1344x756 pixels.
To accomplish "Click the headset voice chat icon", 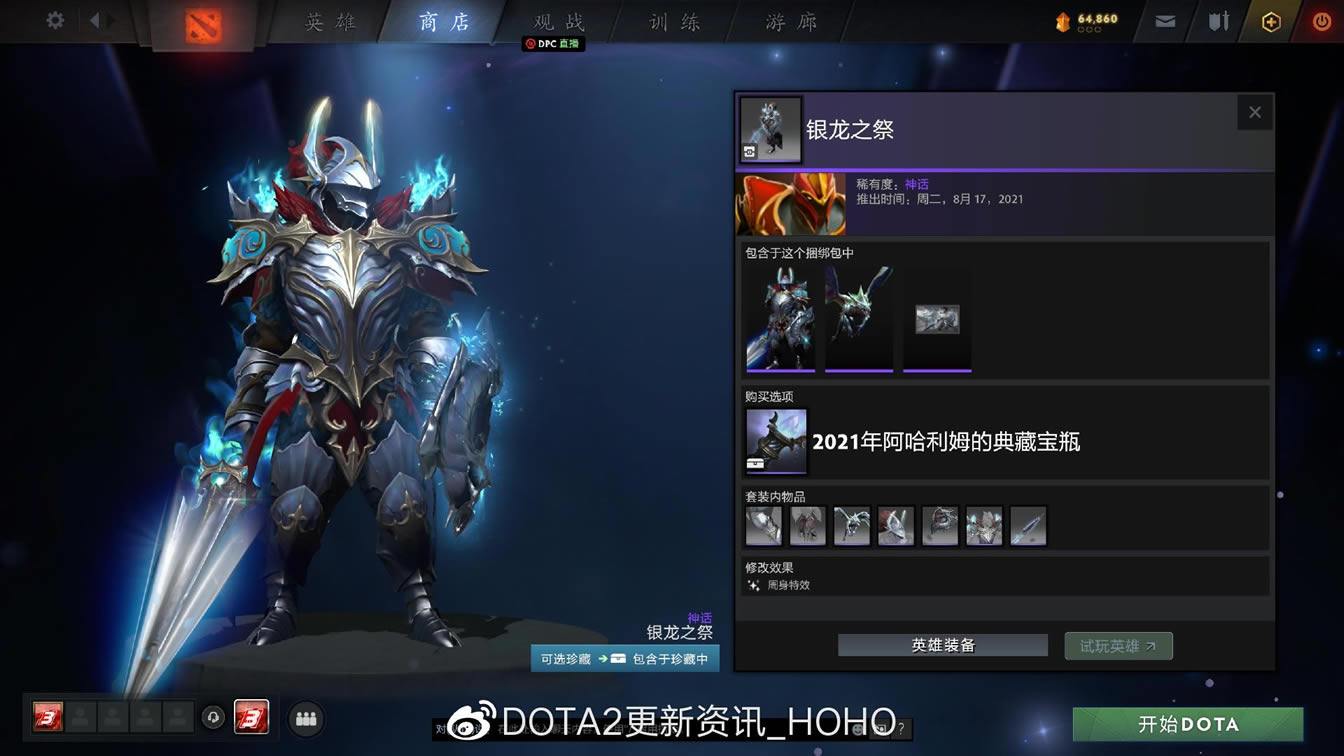I will coord(213,718).
